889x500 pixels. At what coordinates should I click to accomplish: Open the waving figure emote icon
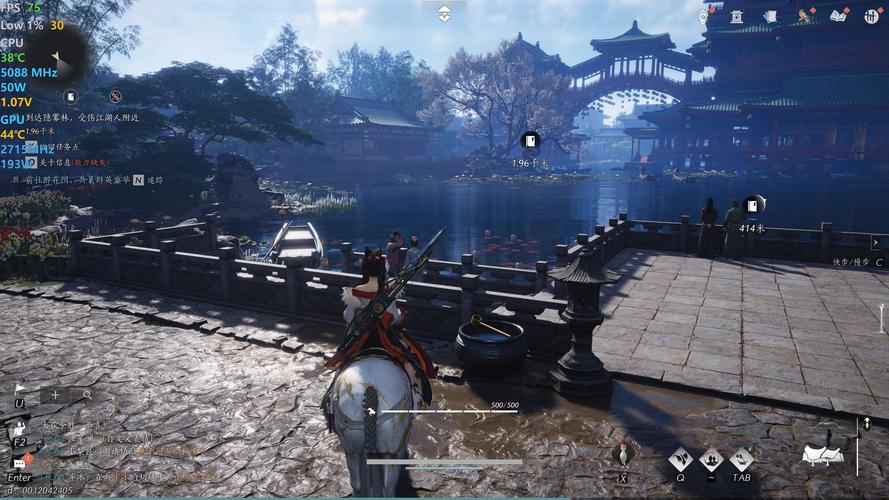click(19, 427)
